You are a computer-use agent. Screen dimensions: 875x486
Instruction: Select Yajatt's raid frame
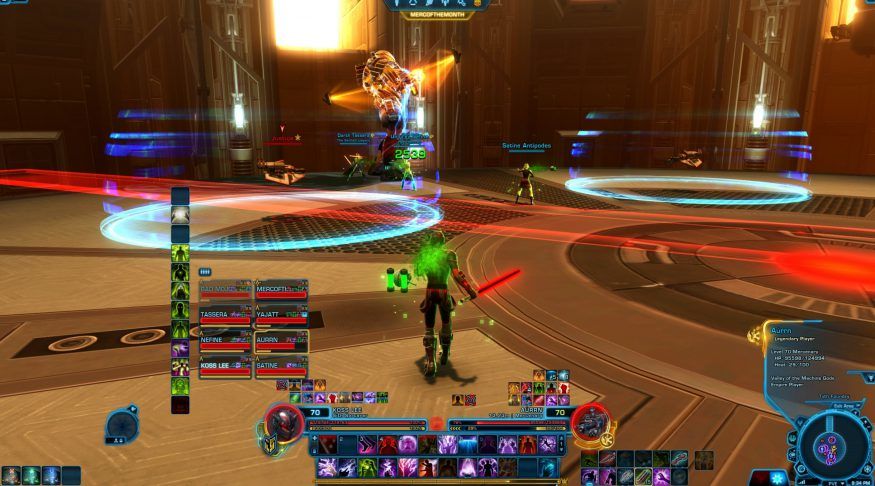281,317
